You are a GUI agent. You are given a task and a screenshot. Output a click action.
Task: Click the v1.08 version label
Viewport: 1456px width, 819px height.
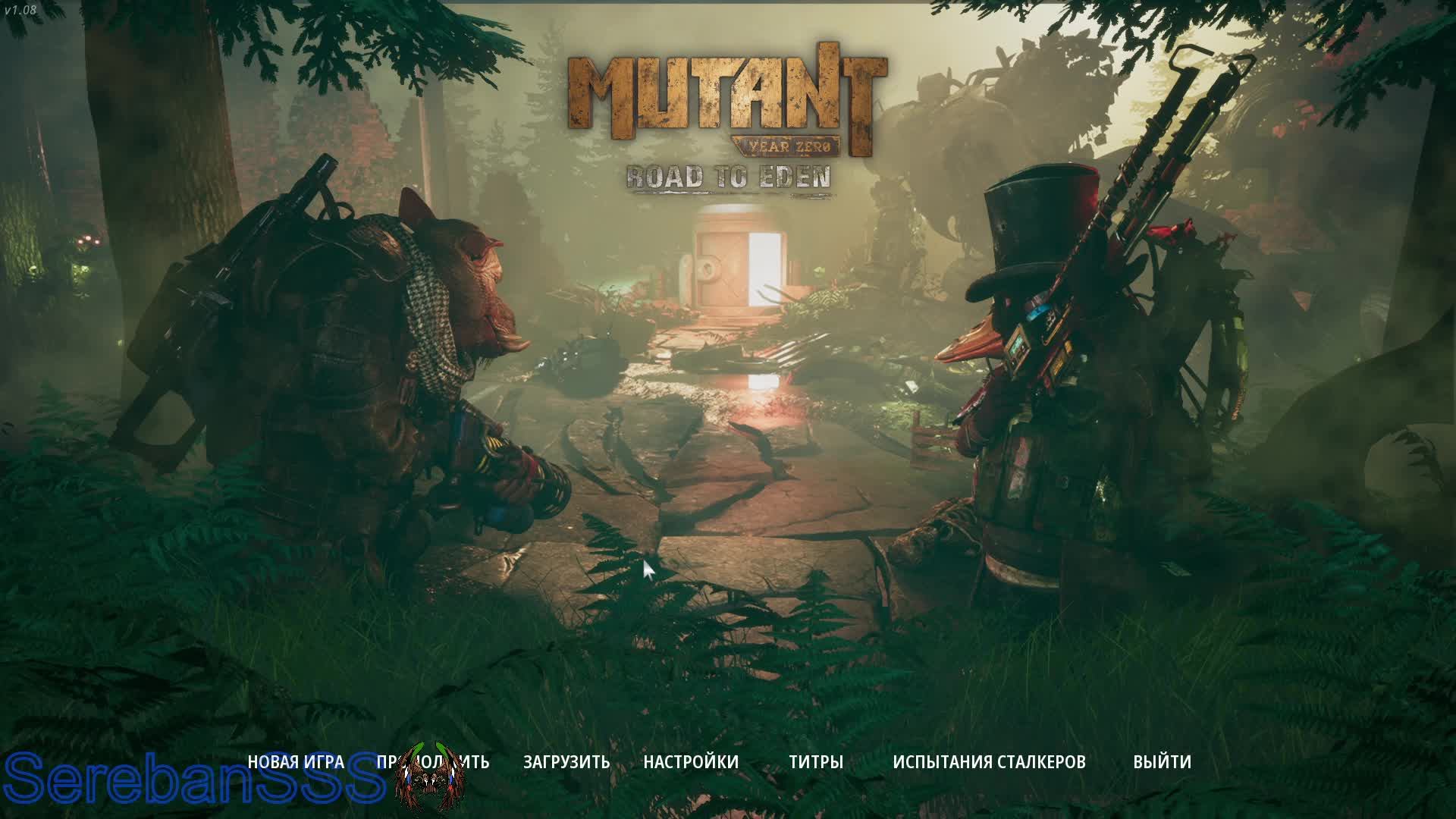(x=20, y=9)
